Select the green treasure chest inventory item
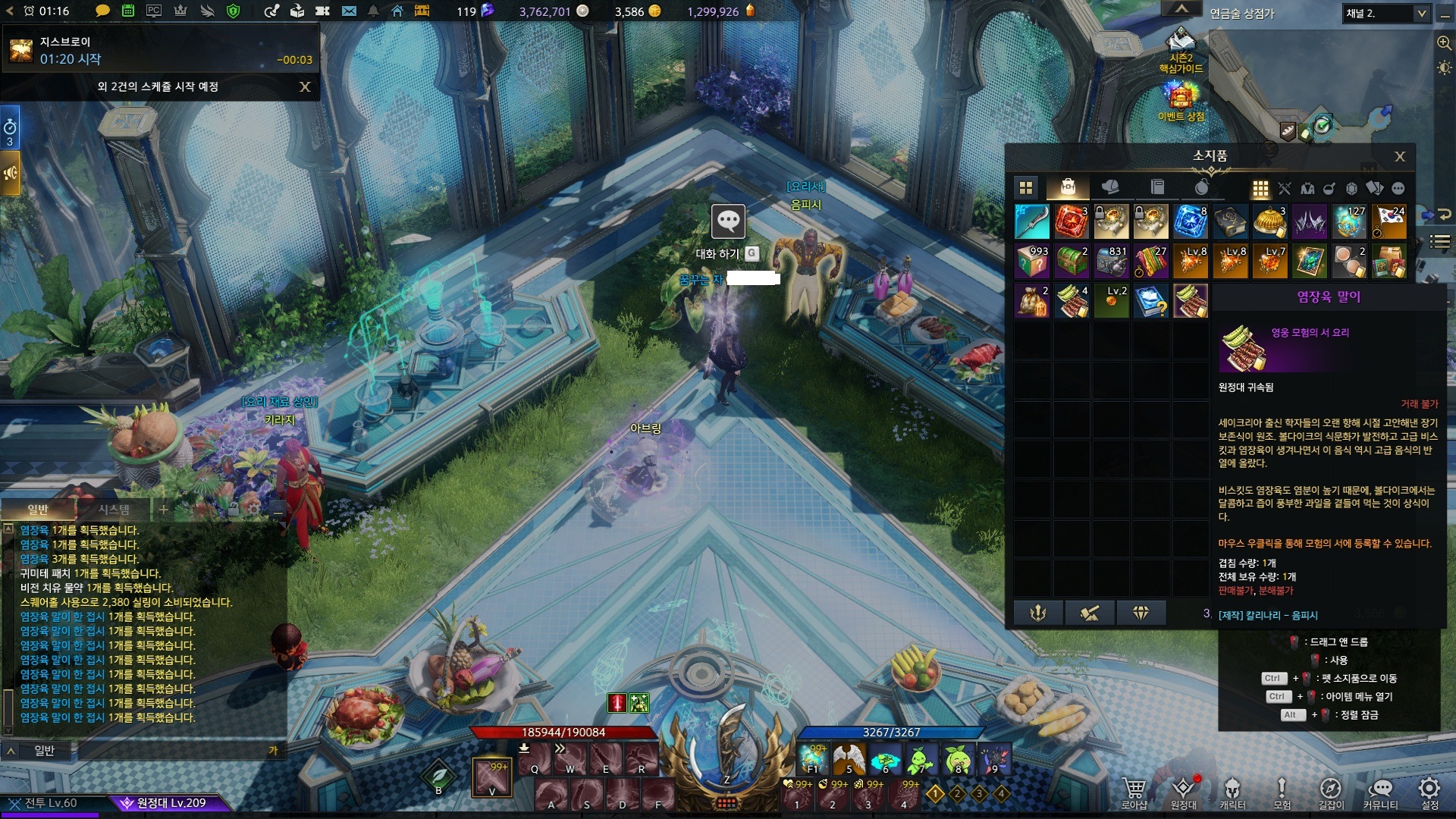This screenshot has height=819, width=1456. coord(1072,261)
